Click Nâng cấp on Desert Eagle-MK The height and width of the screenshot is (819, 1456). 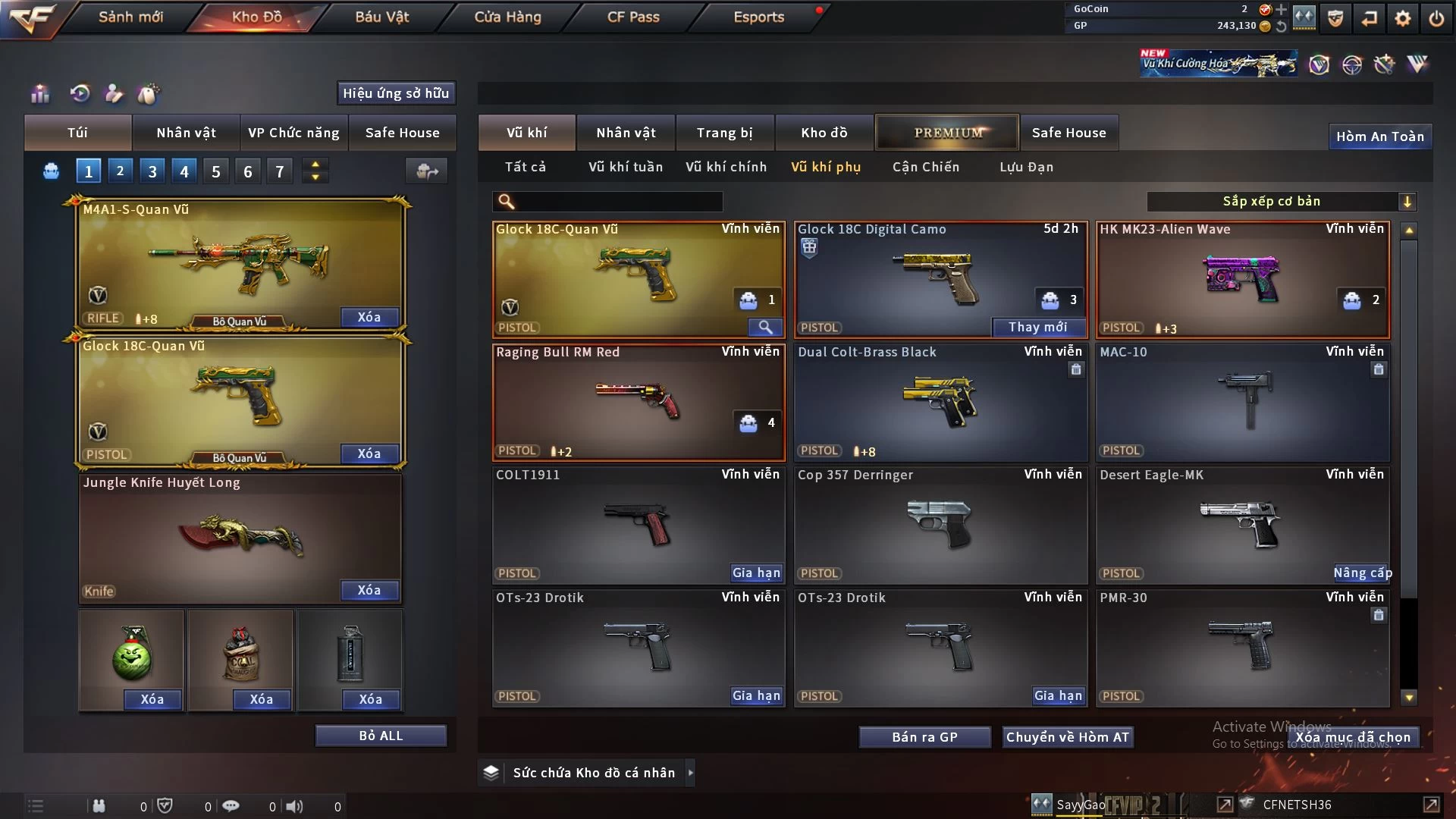(1362, 573)
